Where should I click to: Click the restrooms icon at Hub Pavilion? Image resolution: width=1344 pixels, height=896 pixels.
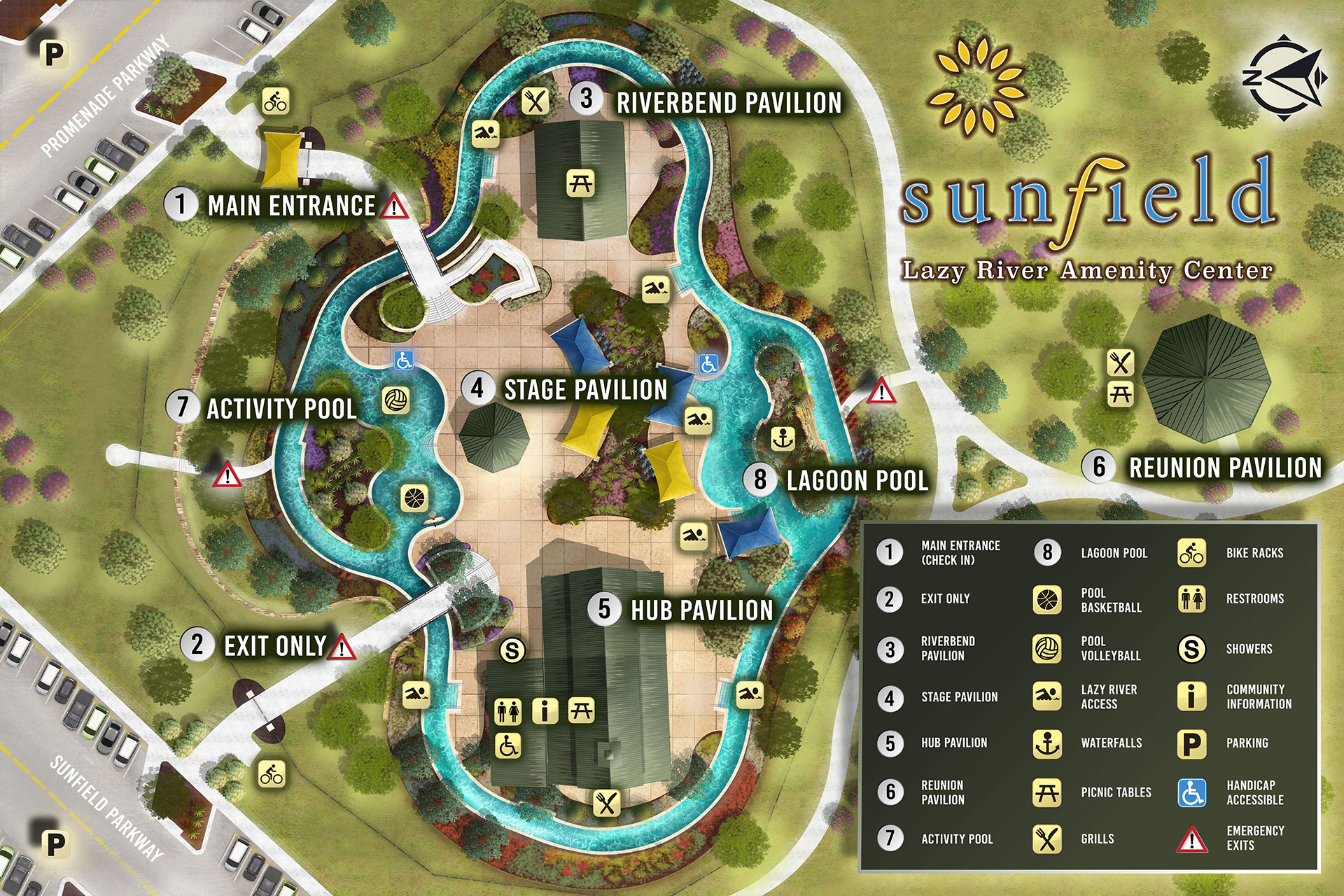508,711
